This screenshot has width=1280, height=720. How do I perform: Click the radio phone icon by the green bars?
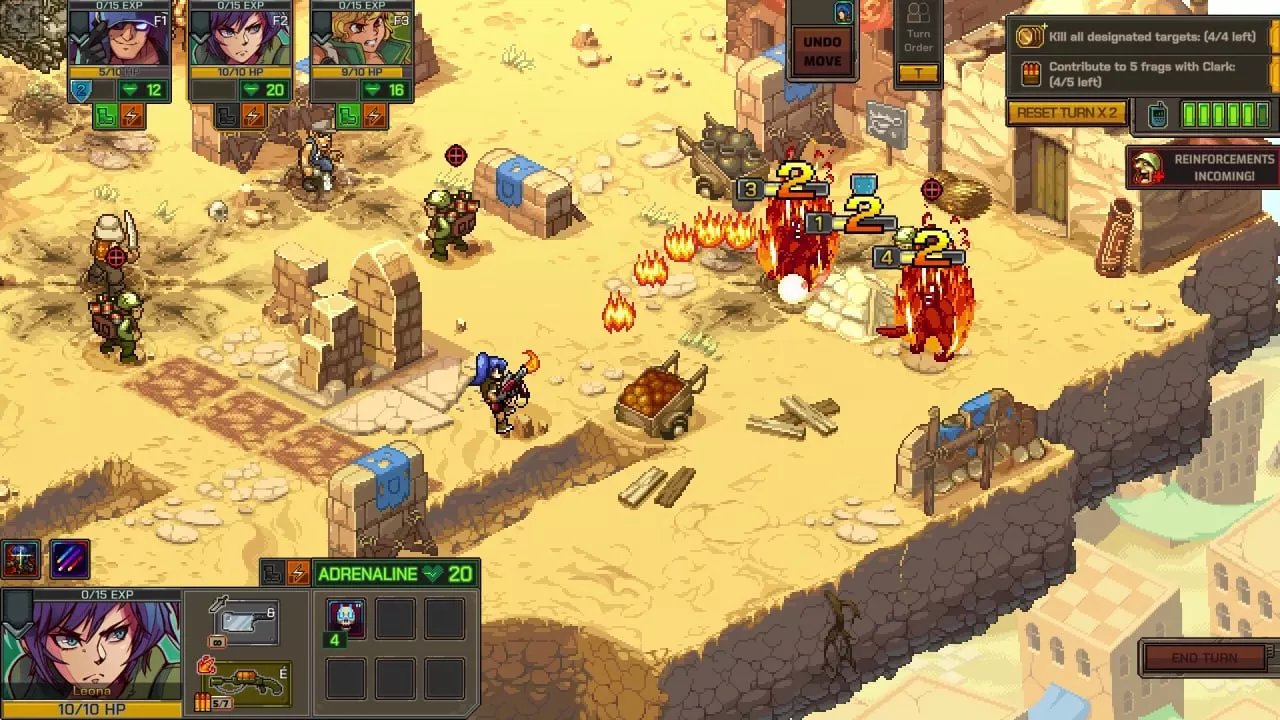[1157, 114]
